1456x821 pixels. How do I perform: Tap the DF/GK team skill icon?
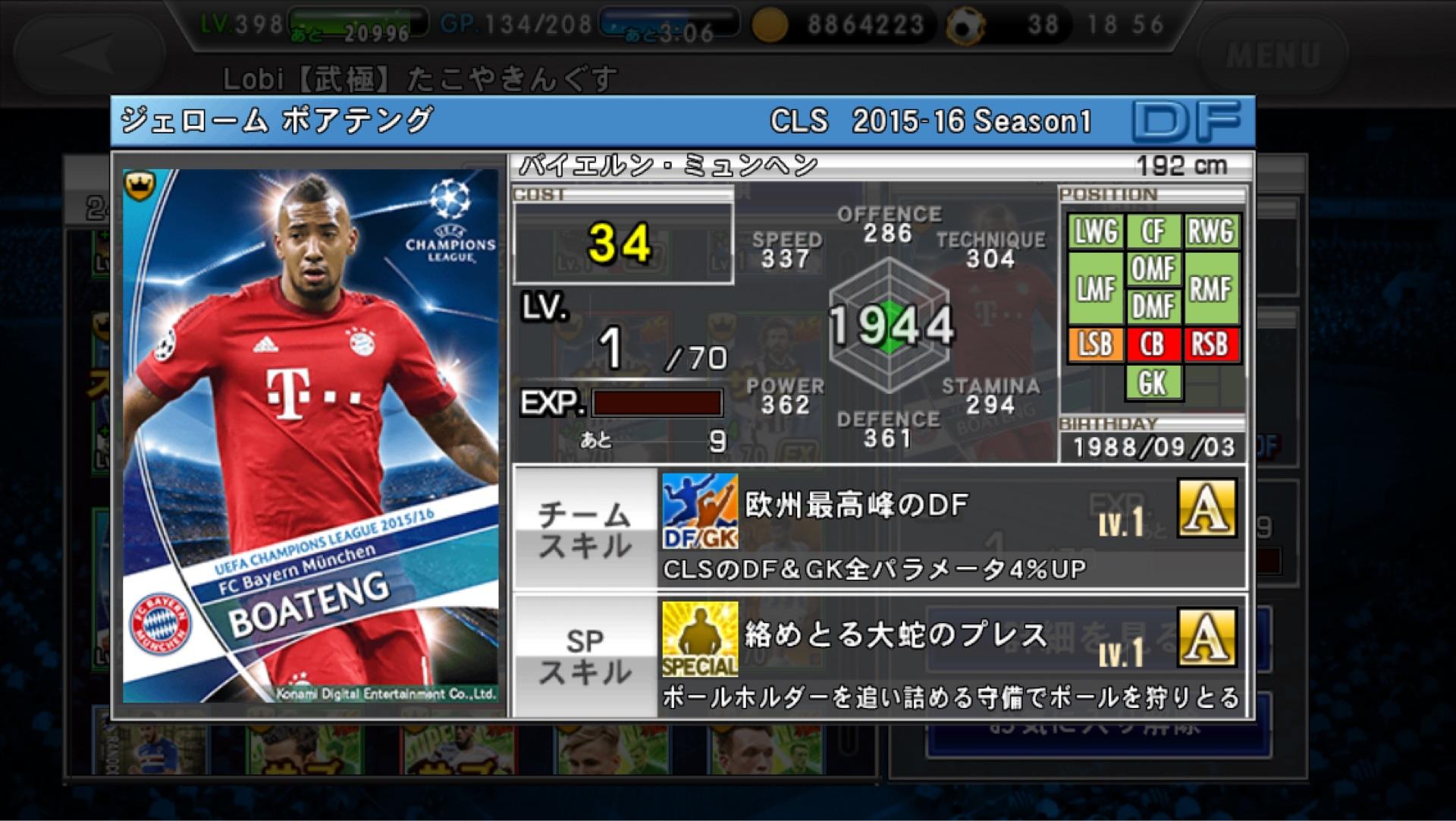pos(699,511)
